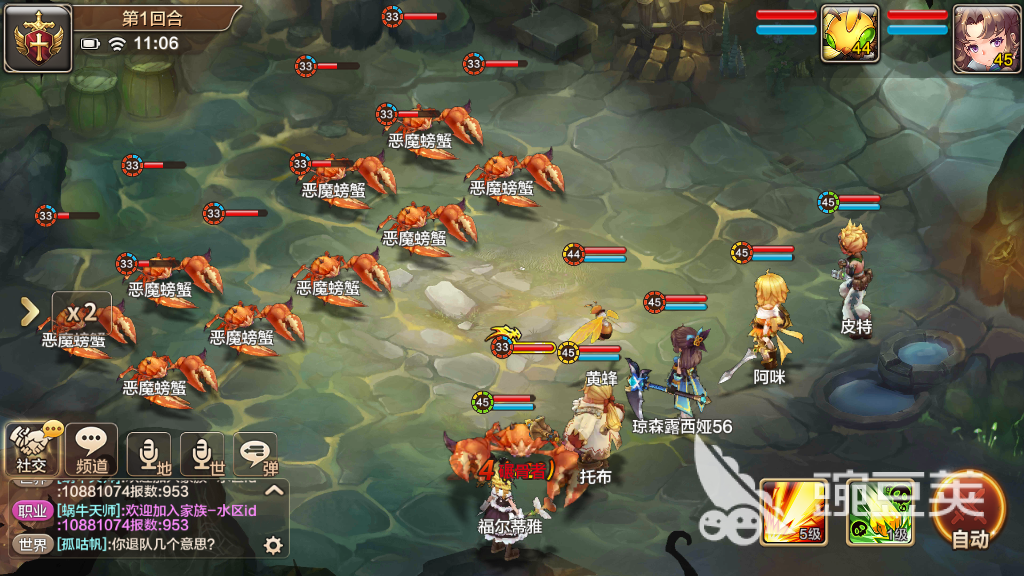
Task: Toggle the 弹 bullet comments button
Action: [256, 453]
